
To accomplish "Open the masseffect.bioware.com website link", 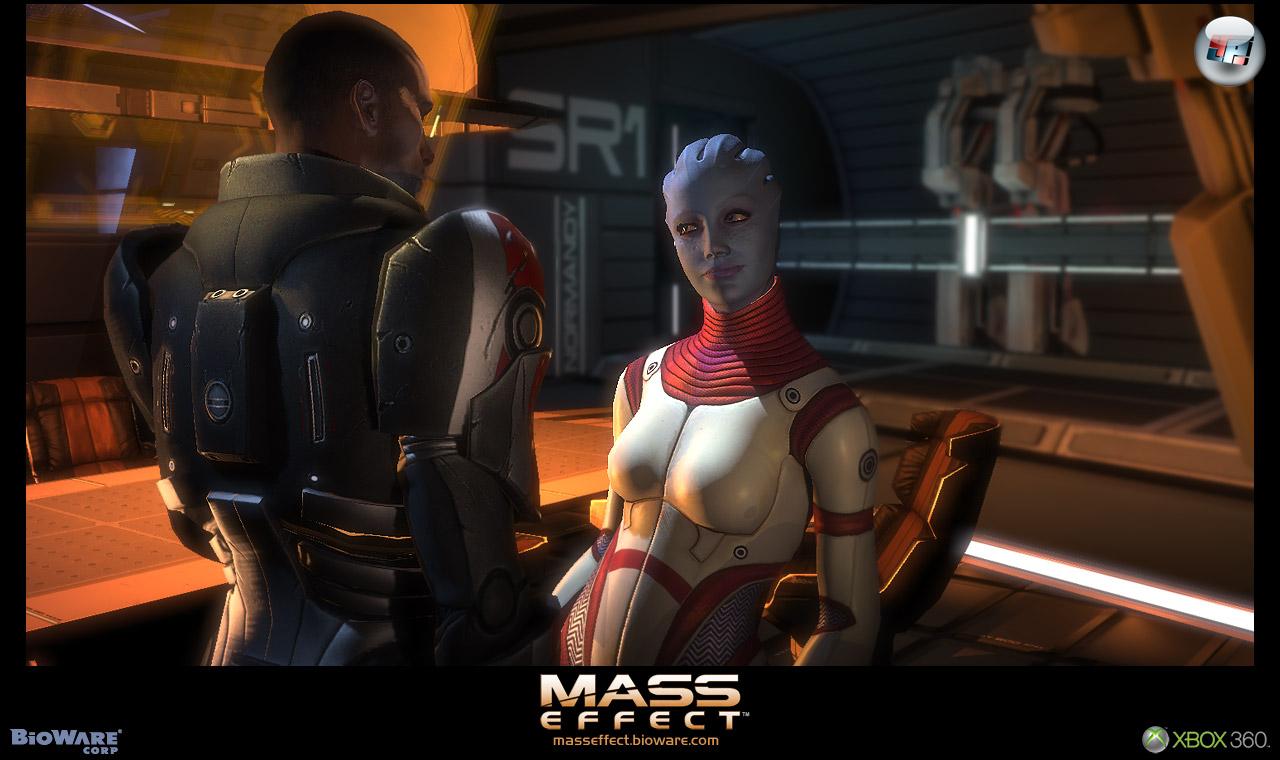I will (635, 741).
